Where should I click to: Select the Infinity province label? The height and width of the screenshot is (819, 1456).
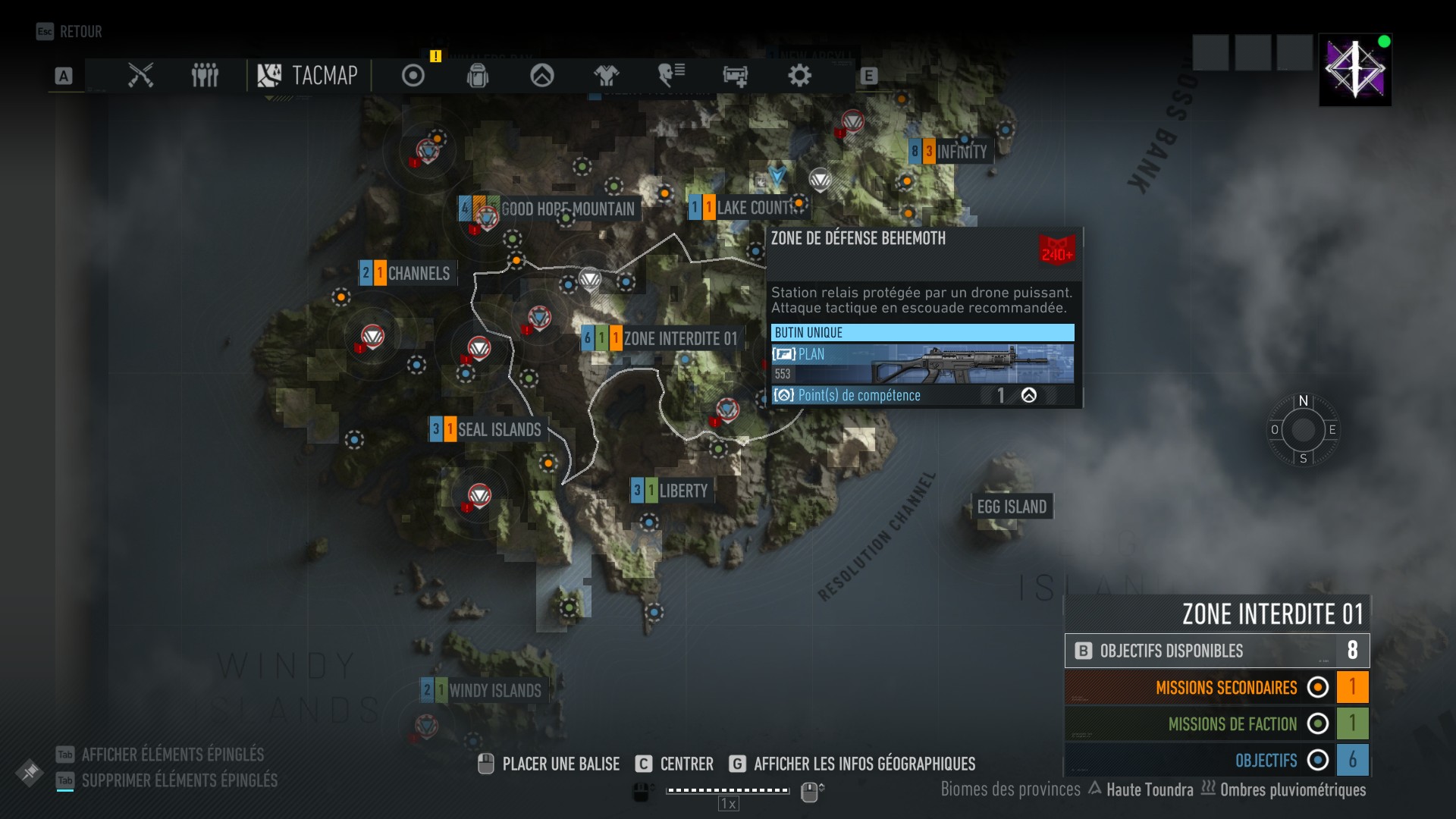[x=960, y=152]
